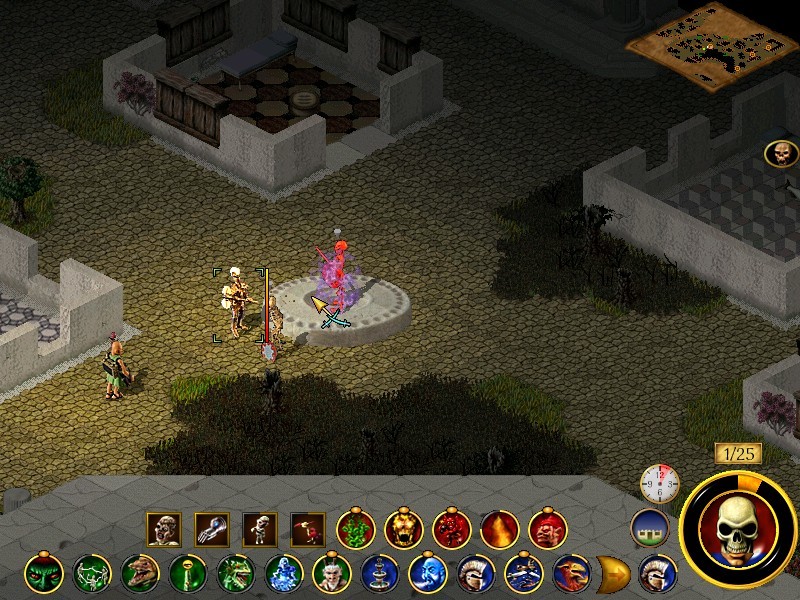
Task: Activate the skeletal gauntlet icon
Action: tap(211, 528)
